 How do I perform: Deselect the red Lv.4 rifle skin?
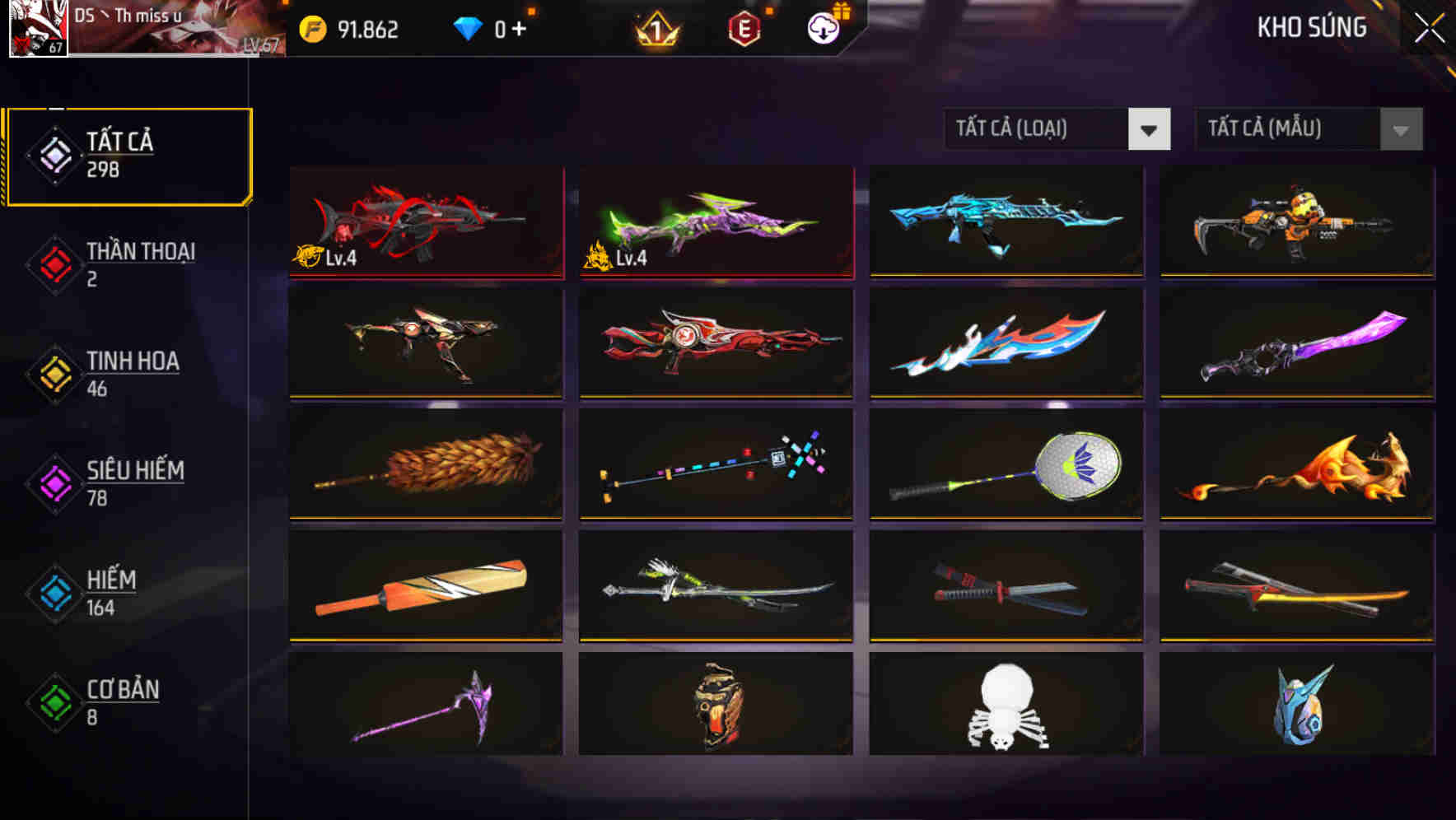pos(426,224)
